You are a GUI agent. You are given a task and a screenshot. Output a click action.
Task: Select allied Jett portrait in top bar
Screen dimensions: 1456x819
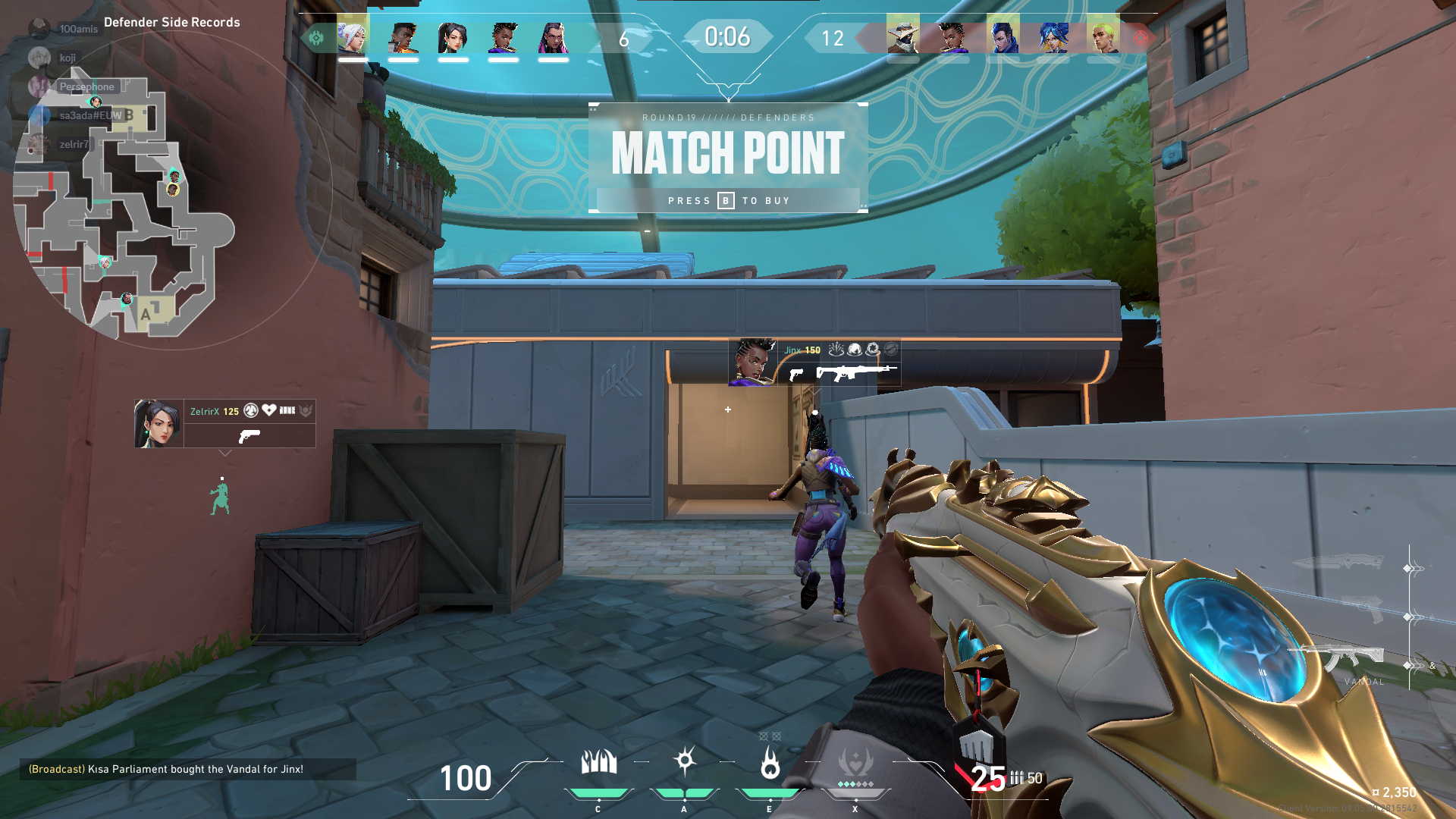tap(353, 36)
